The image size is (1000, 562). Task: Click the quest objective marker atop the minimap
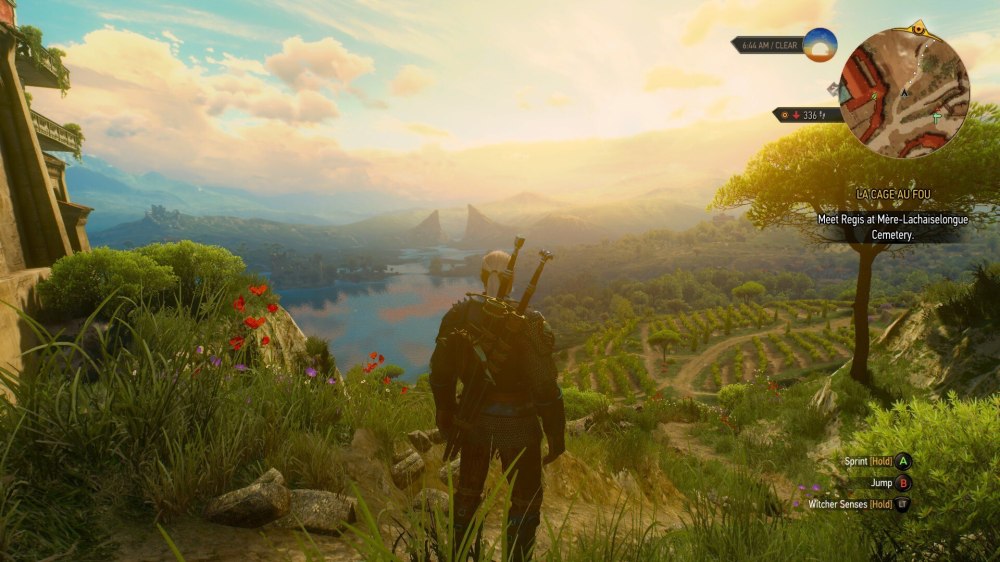(919, 29)
